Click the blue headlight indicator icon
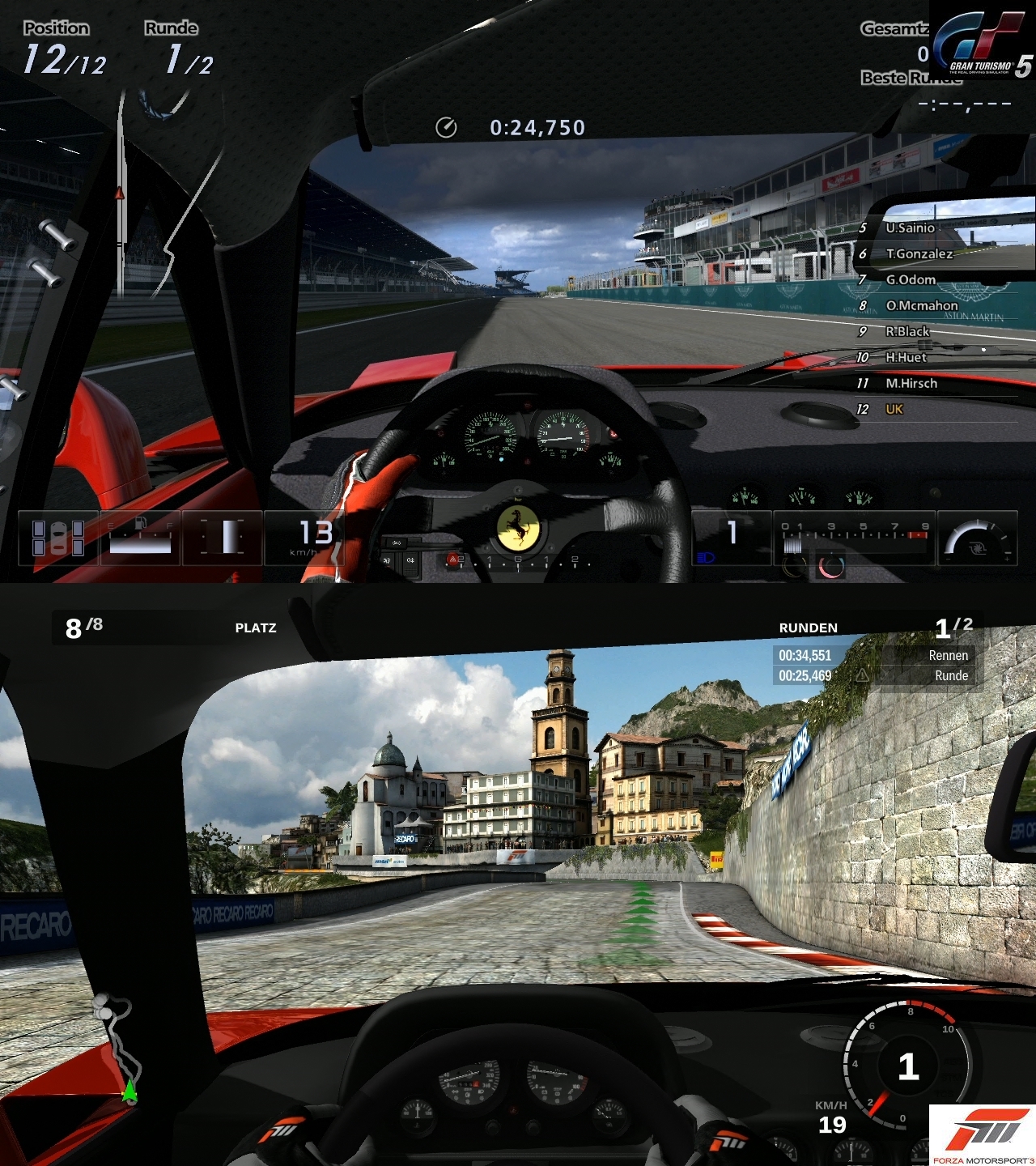The image size is (1036, 1166). tap(706, 557)
